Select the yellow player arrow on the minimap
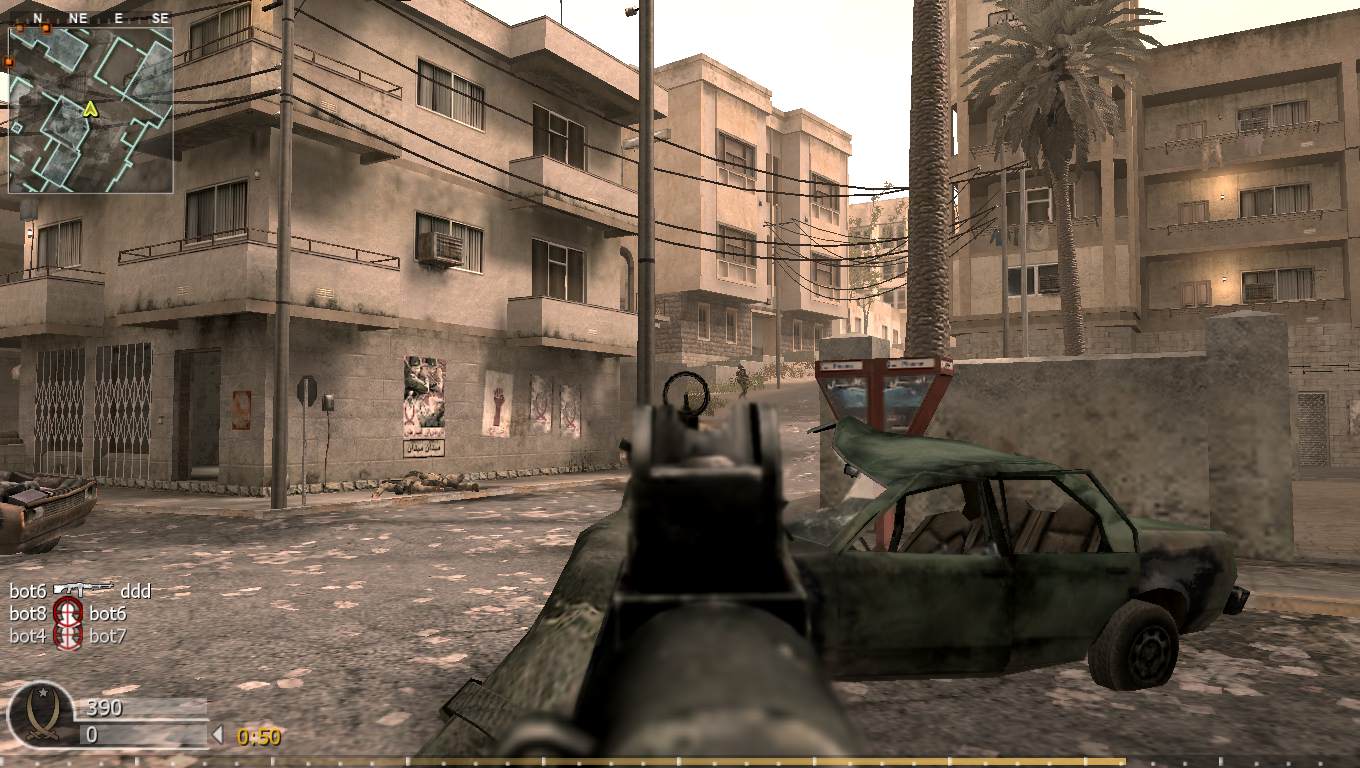Viewport: 1360px width, 768px height. tap(91, 108)
